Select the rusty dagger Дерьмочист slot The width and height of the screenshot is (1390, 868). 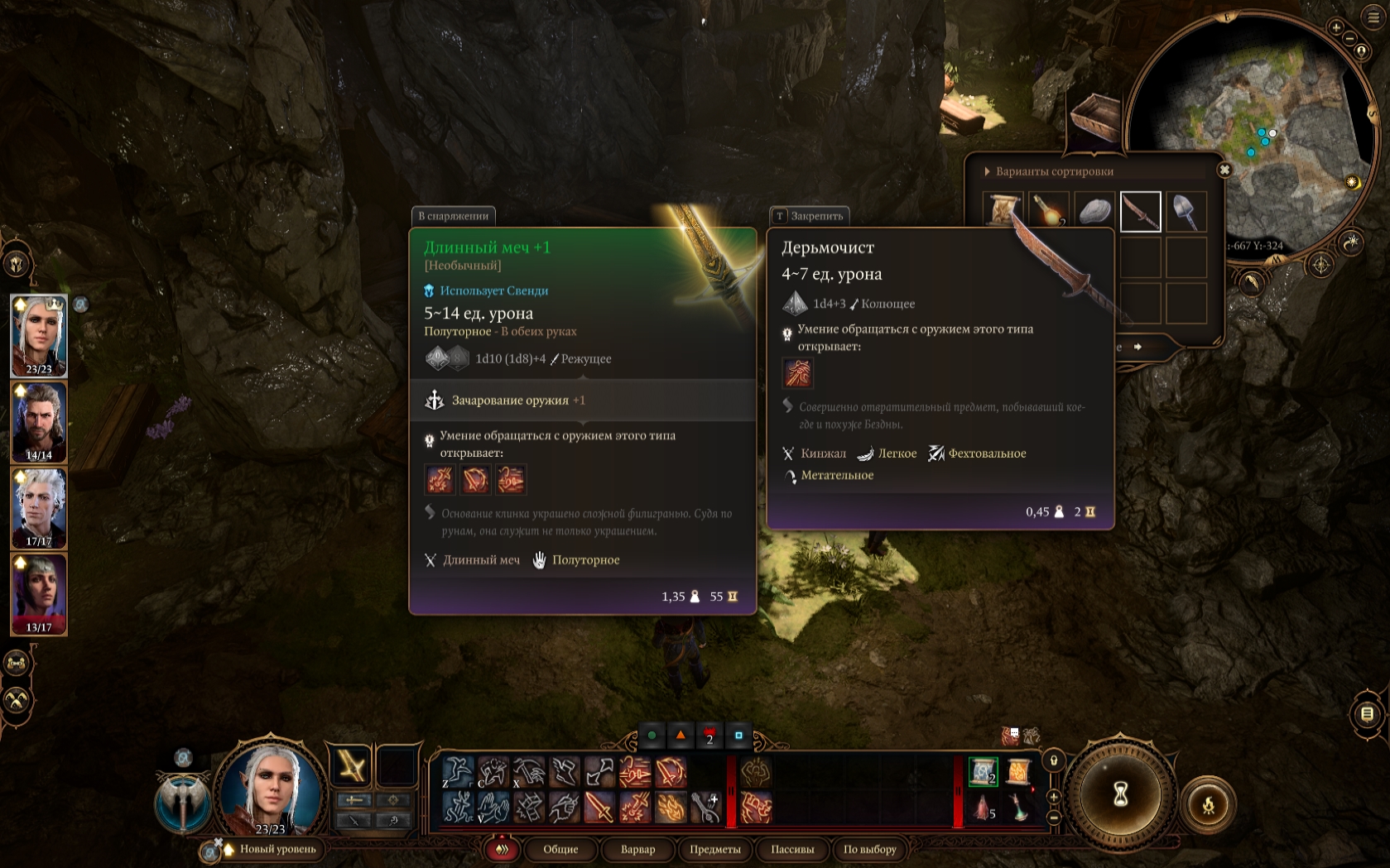[1140, 212]
